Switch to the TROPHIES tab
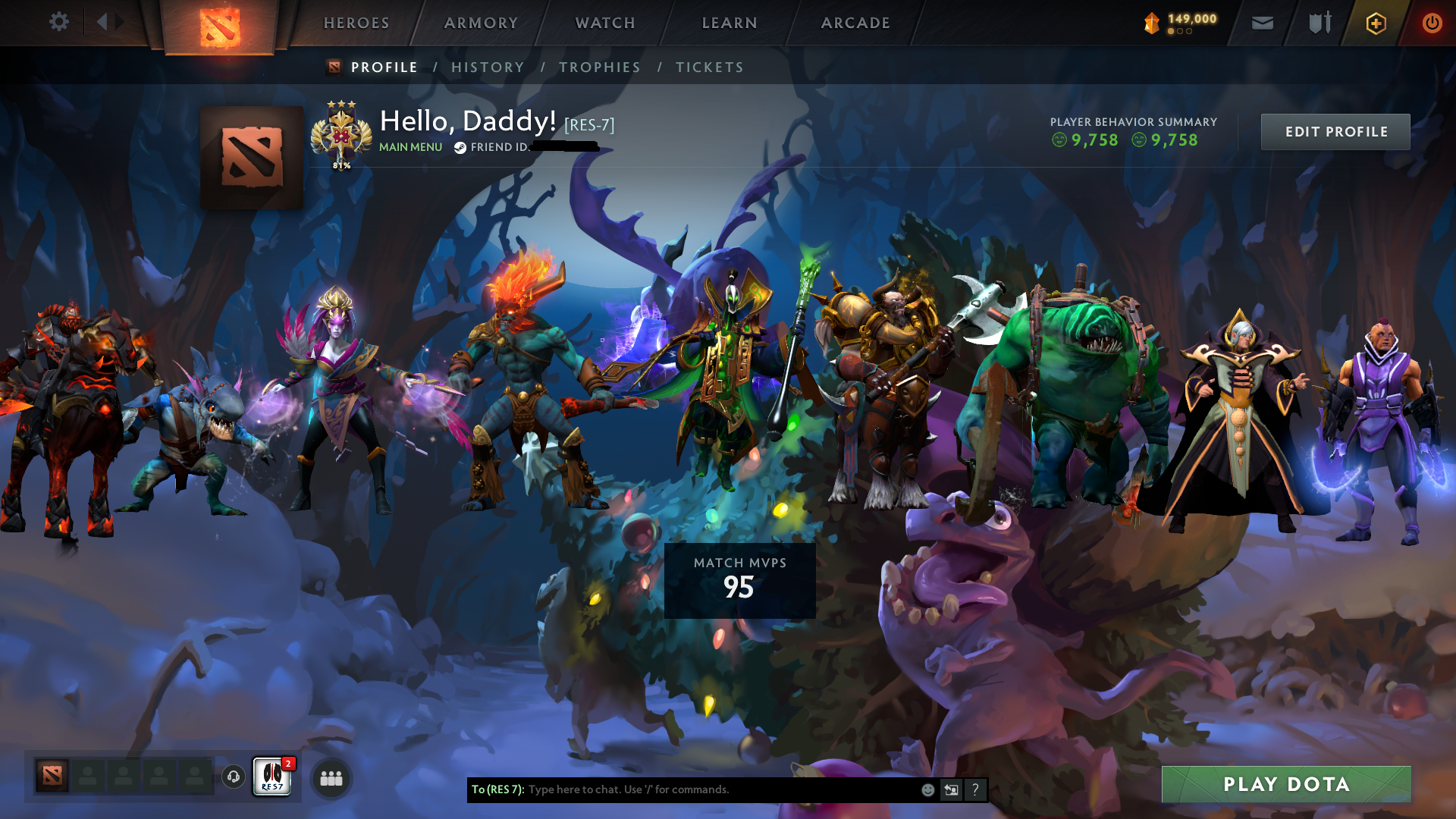The width and height of the screenshot is (1456, 819). [599, 67]
